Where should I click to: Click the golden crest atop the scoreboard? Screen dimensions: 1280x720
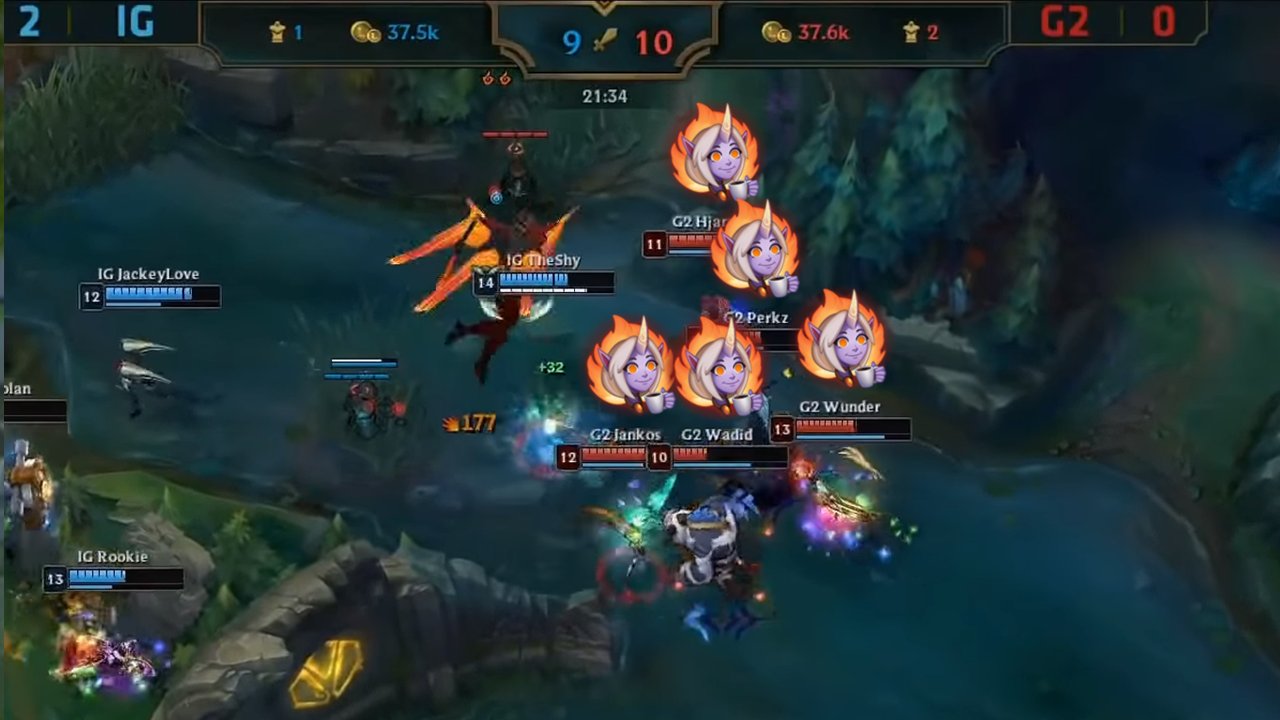(x=605, y=8)
